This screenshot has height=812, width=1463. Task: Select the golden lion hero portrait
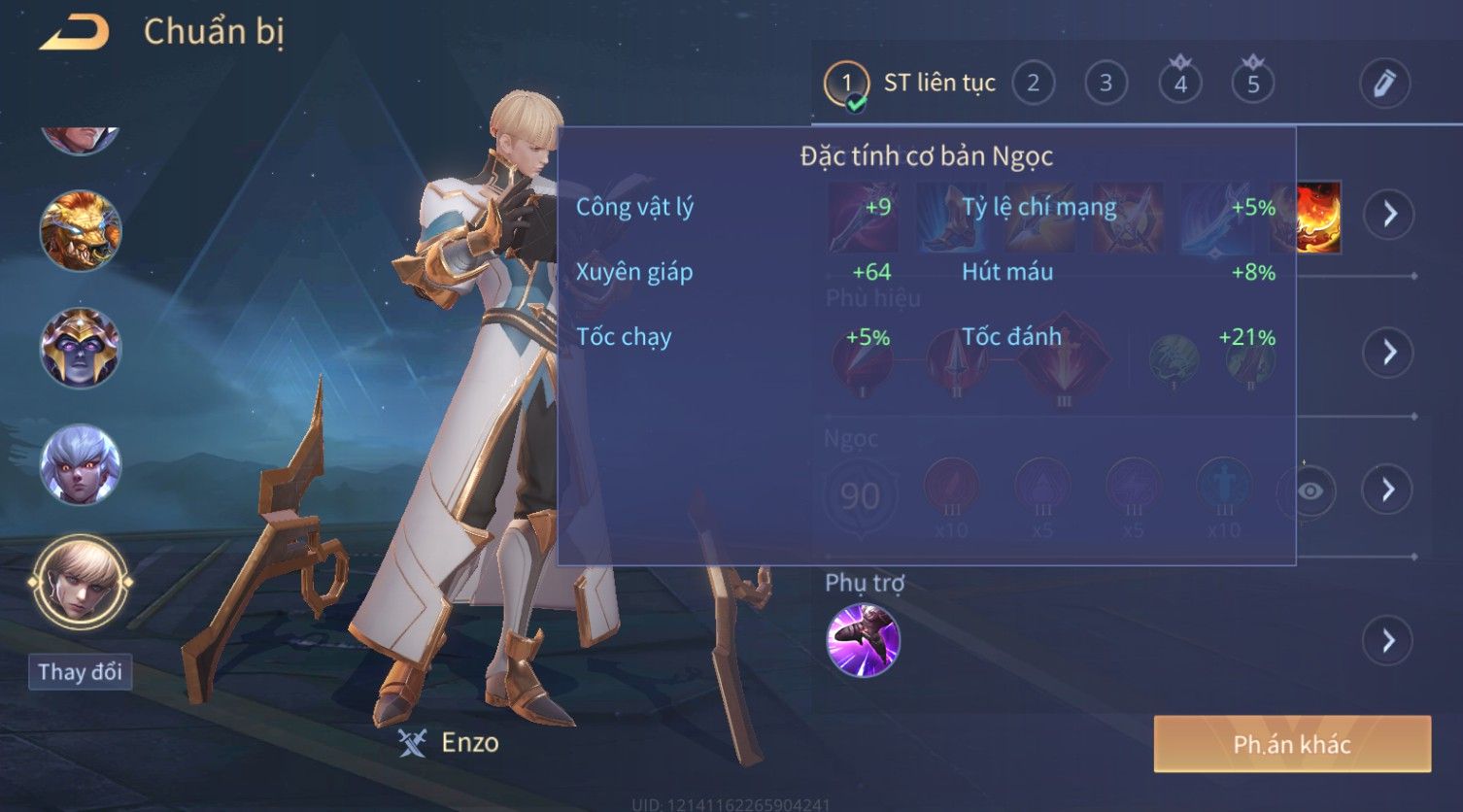click(80, 231)
